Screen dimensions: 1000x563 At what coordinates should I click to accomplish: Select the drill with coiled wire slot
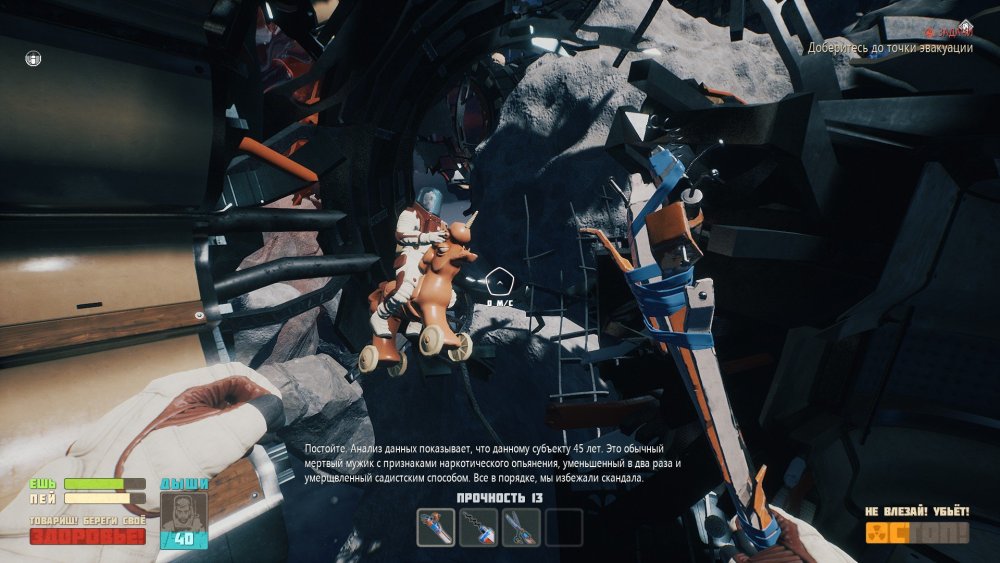click(479, 527)
